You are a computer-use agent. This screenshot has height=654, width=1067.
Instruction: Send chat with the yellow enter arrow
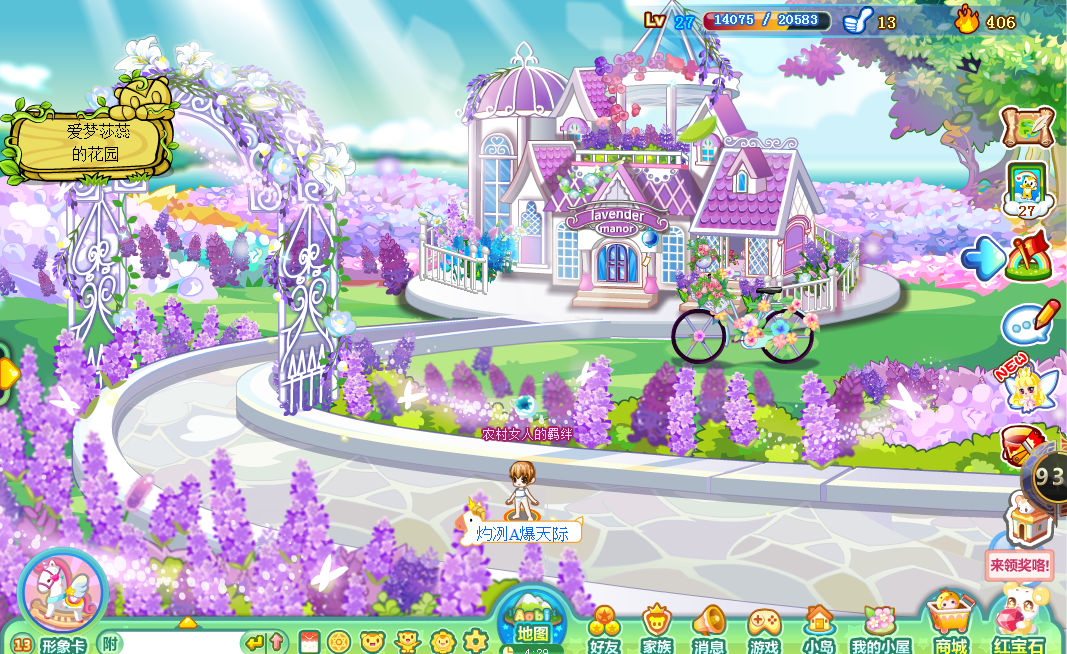(x=254, y=642)
